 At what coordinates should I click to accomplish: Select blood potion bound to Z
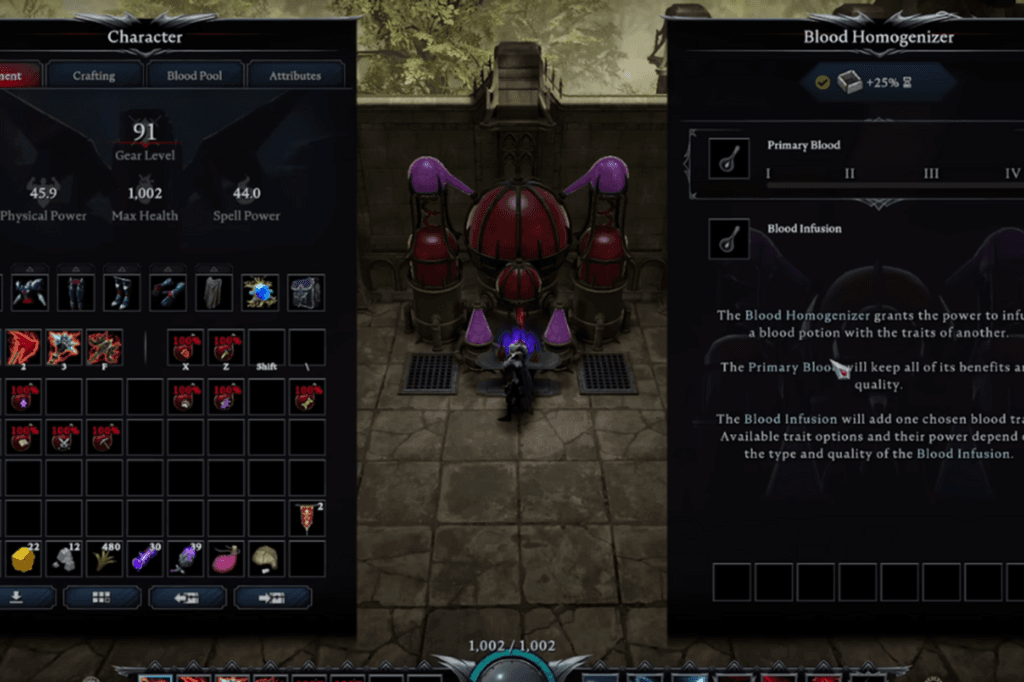click(x=226, y=347)
